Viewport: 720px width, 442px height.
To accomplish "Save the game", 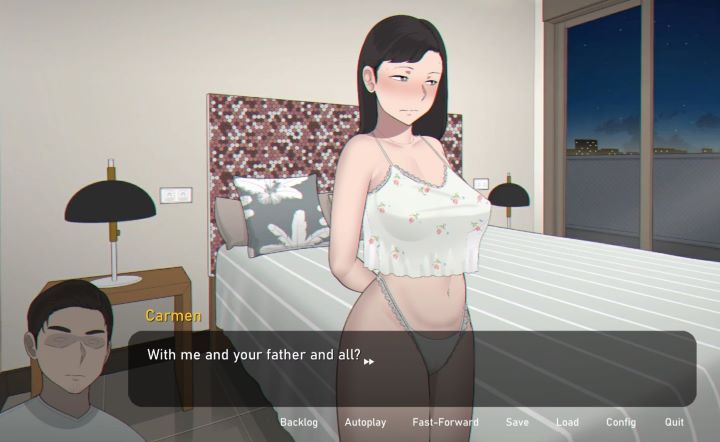I will [x=517, y=422].
